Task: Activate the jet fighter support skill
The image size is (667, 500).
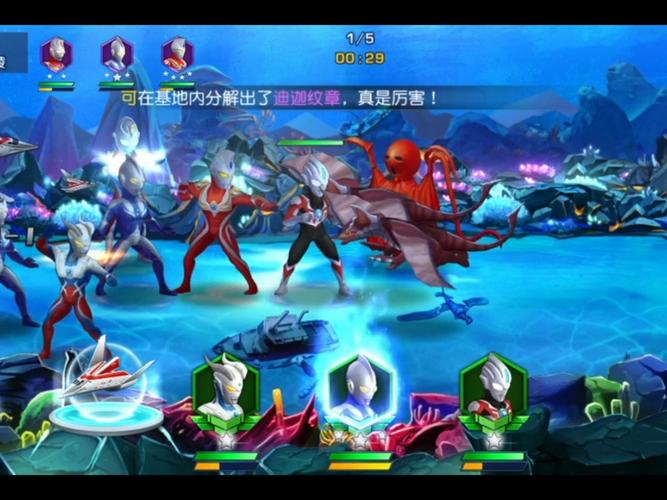Action: tap(105, 380)
